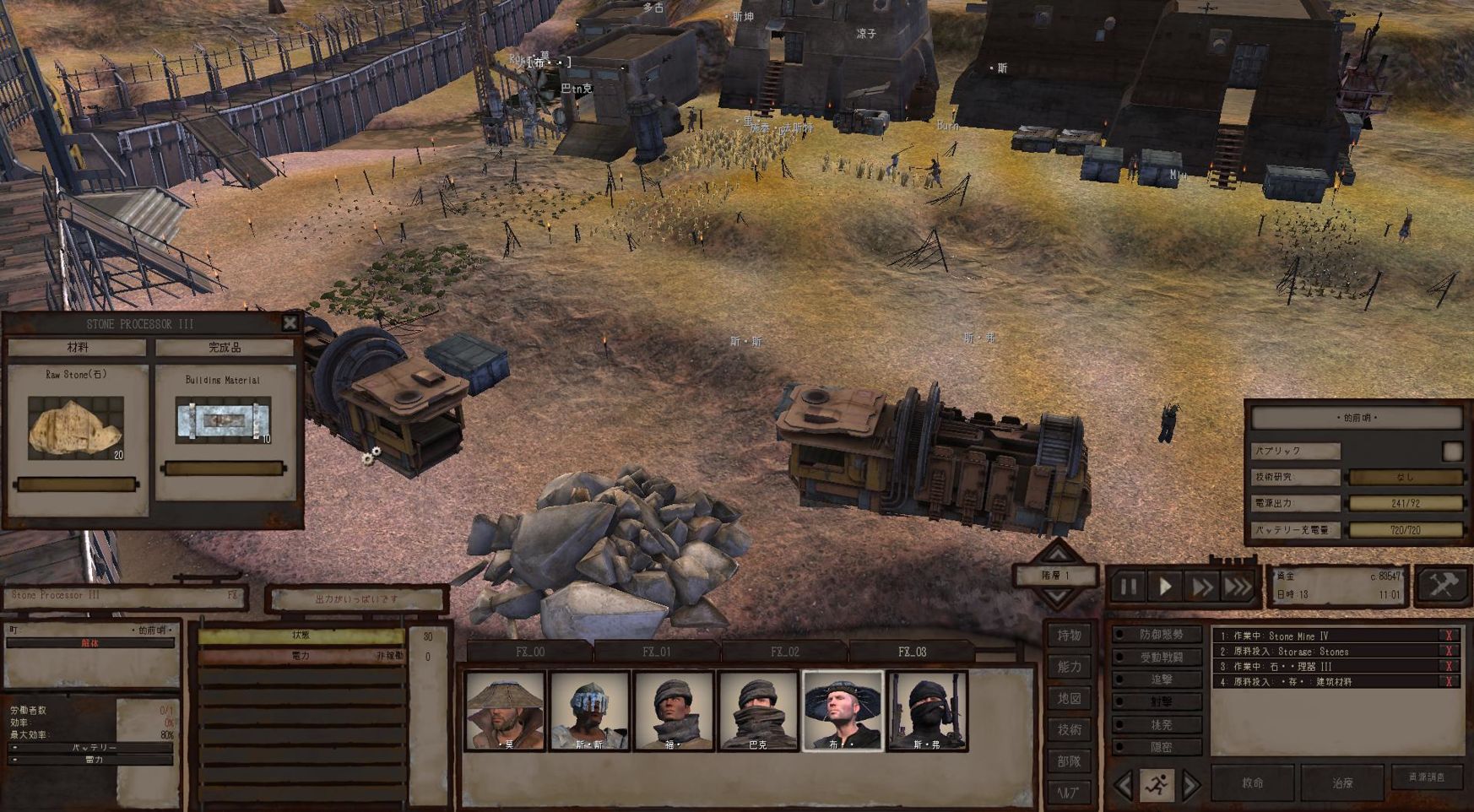Toggle the public (パブリック) checkbox
Image resolution: width=1474 pixels, height=812 pixels.
point(1452,452)
